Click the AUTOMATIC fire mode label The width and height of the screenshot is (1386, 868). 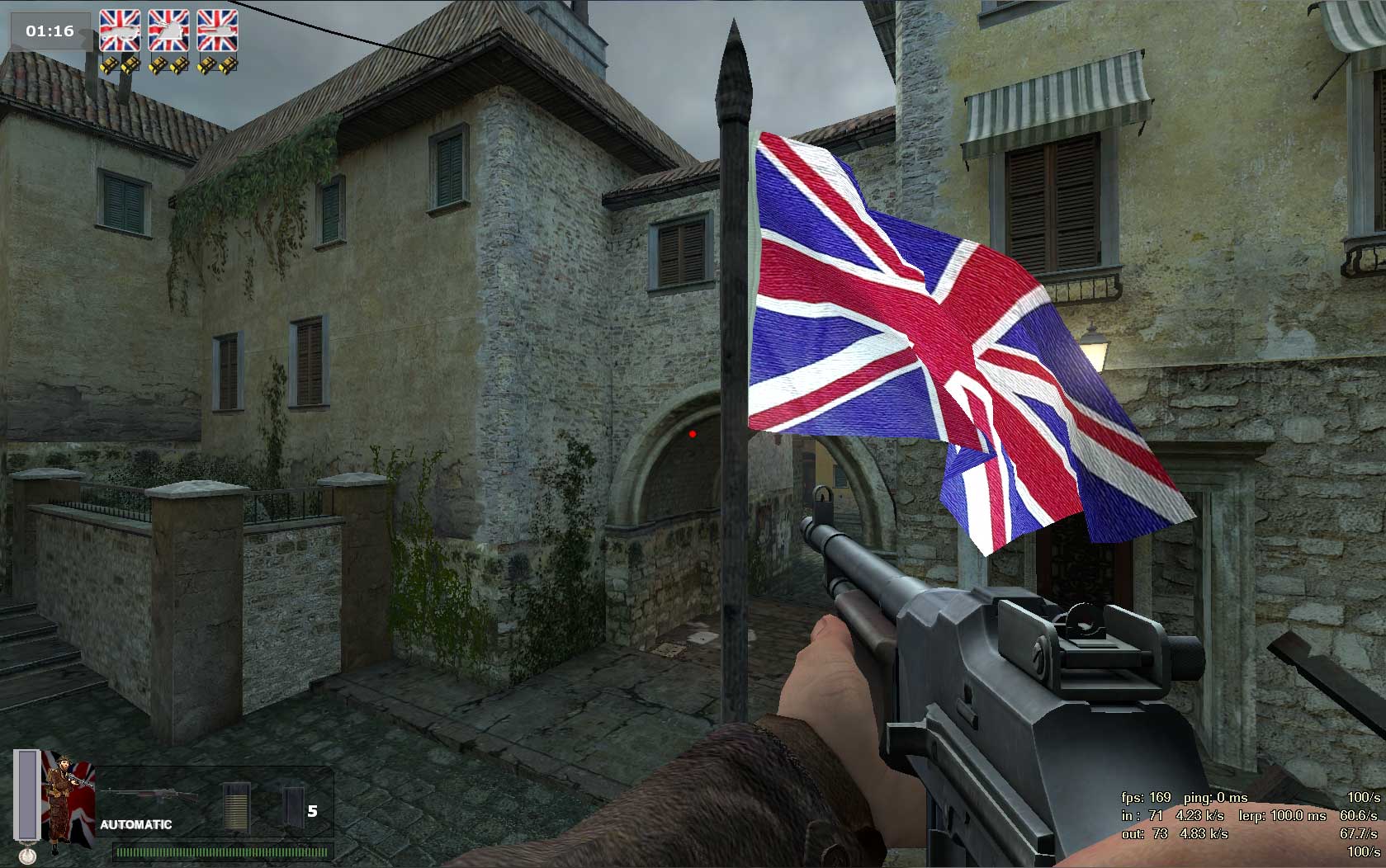[136, 824]
